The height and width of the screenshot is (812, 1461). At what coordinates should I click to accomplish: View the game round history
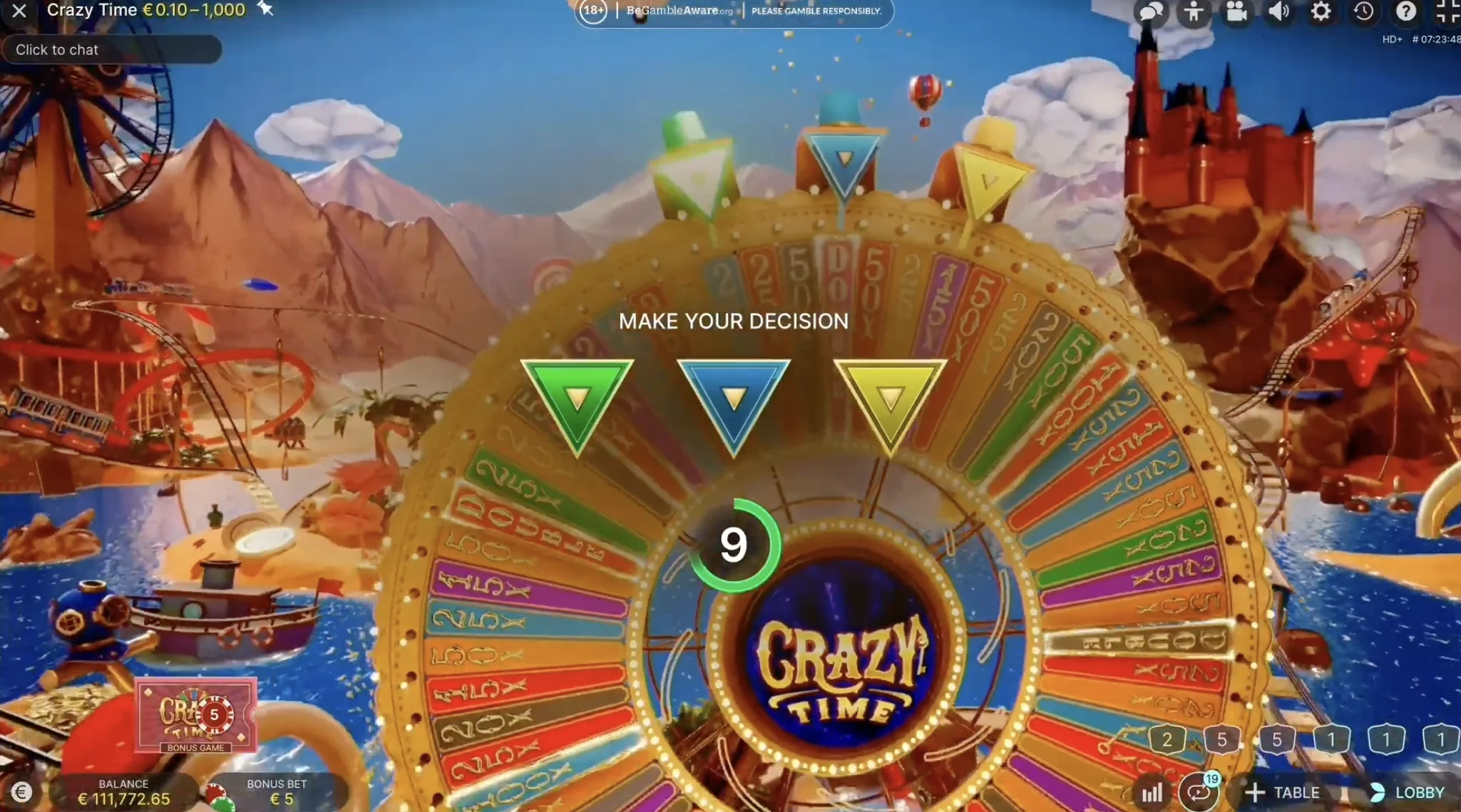(1364, 11)
